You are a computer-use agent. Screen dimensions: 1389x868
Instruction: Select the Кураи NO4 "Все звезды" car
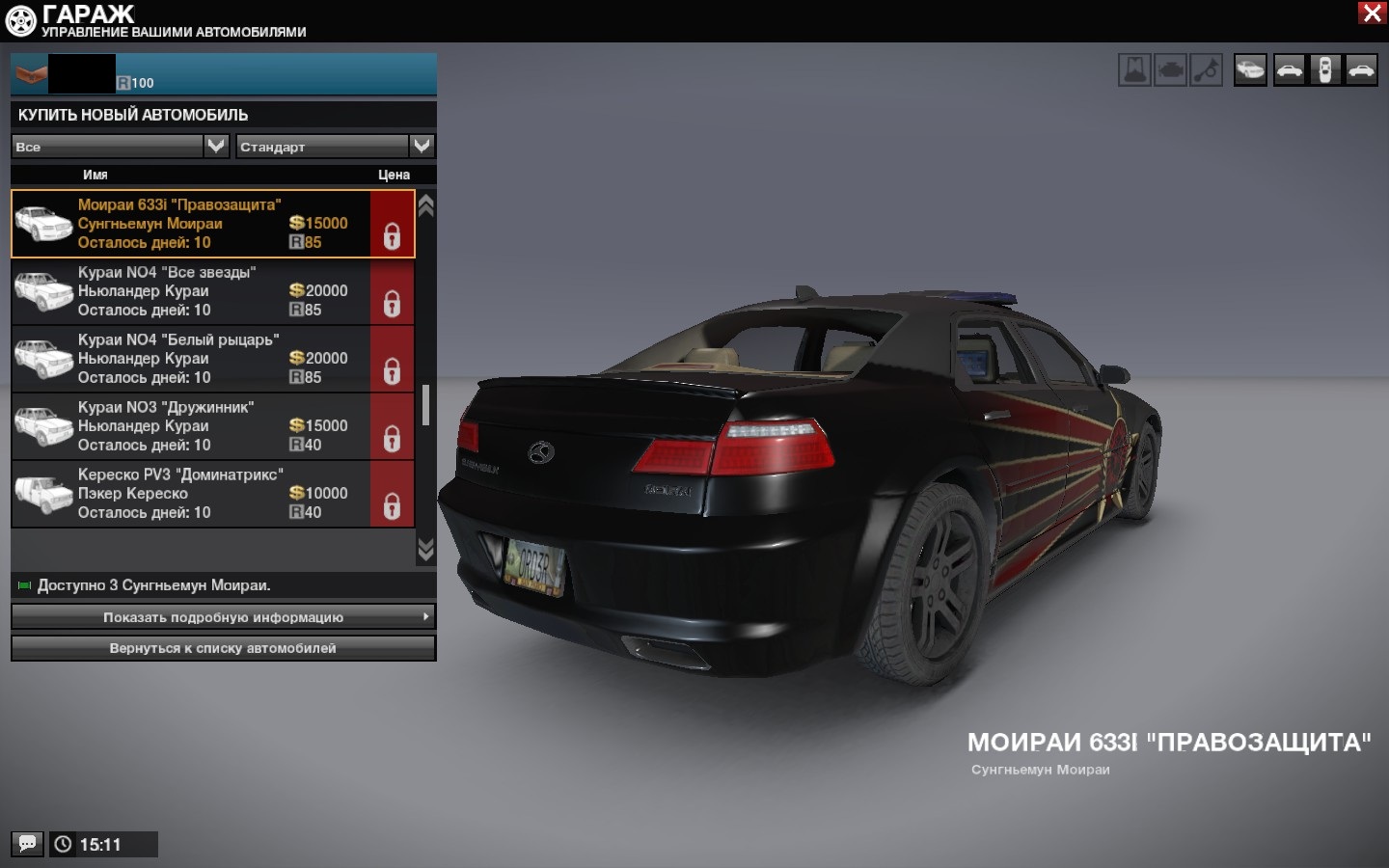coord(193,291)
